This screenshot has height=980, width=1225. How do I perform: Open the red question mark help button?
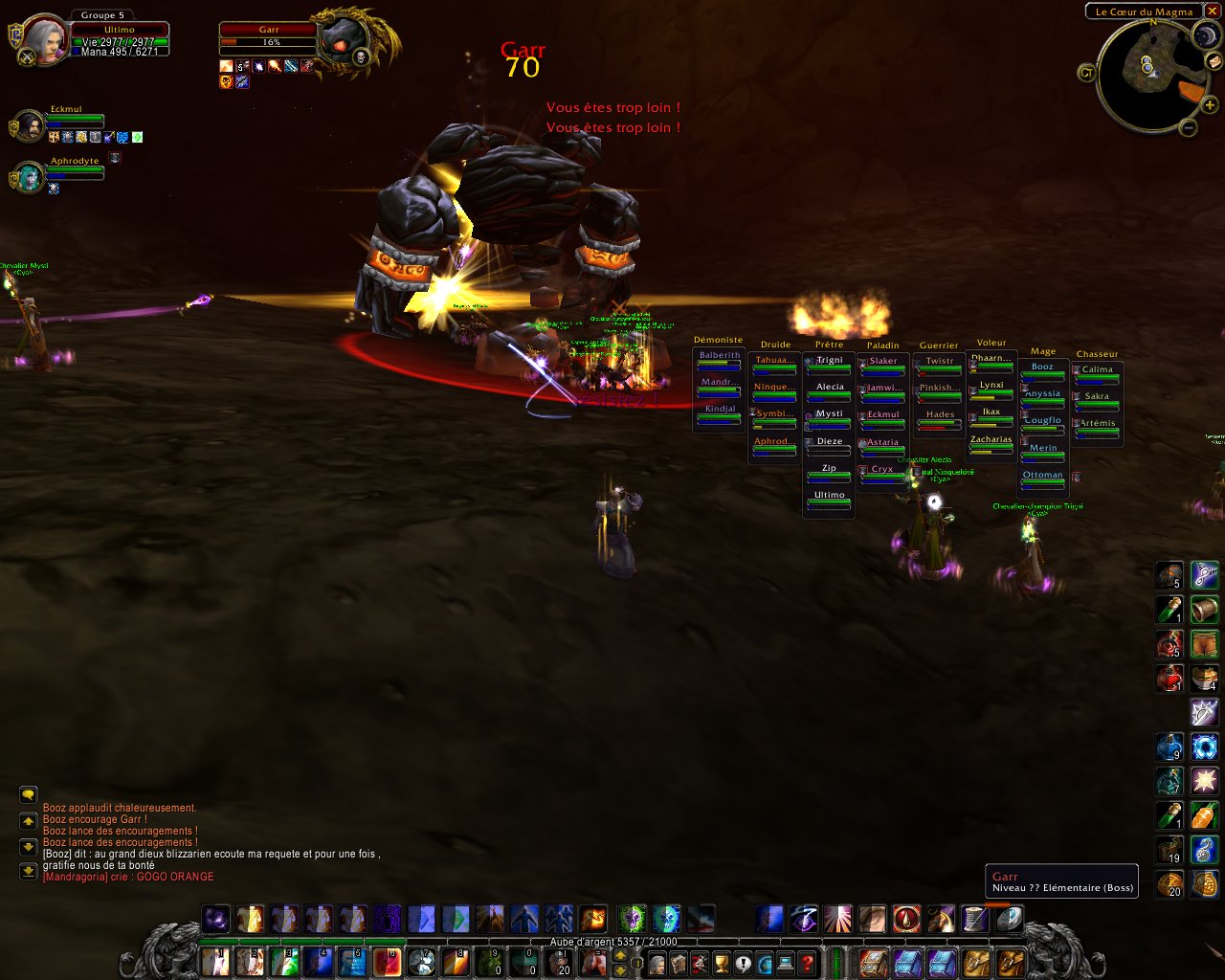(x=808, y=963)
